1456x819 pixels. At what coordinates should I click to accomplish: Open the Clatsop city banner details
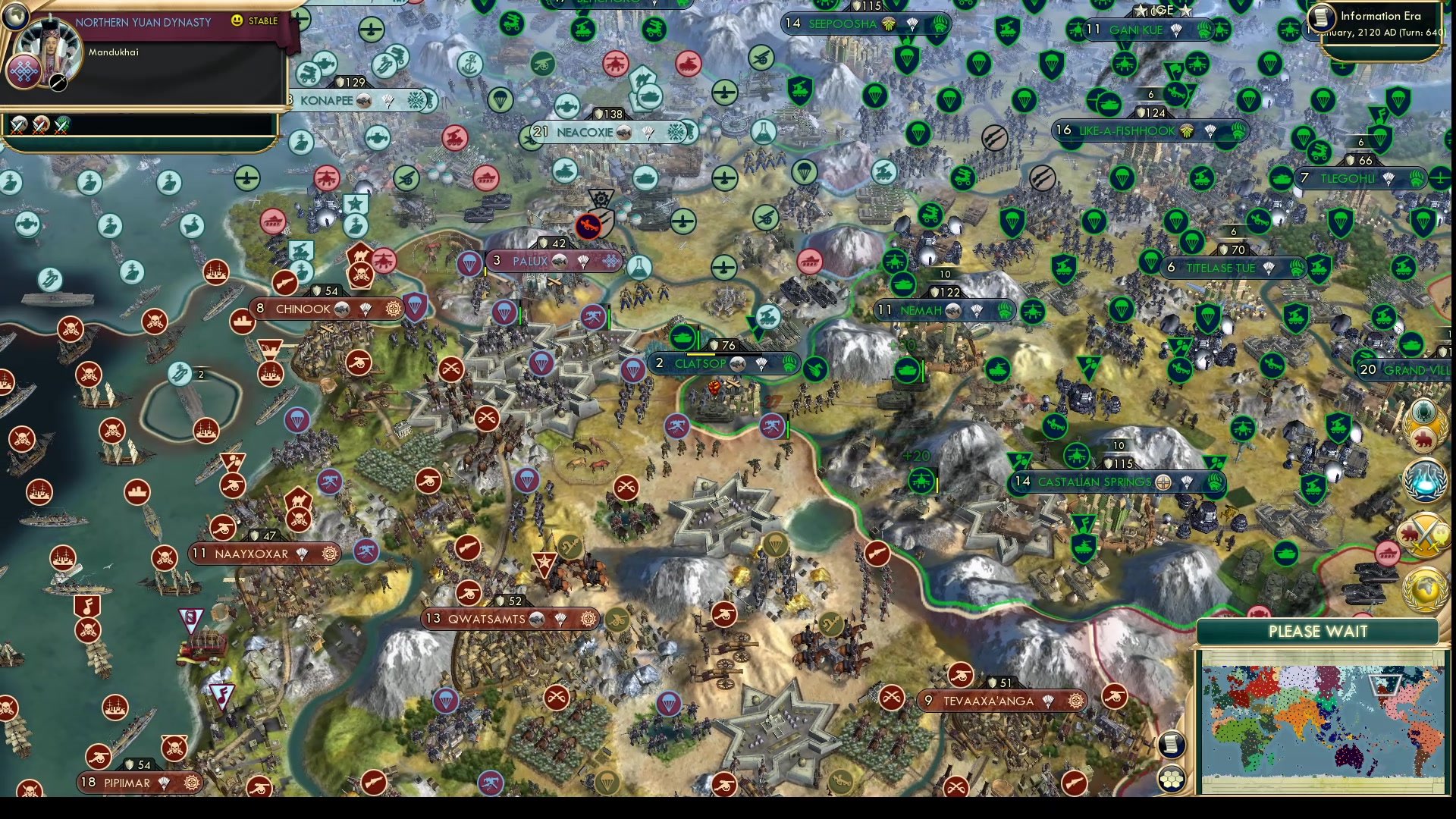(698, 364)
